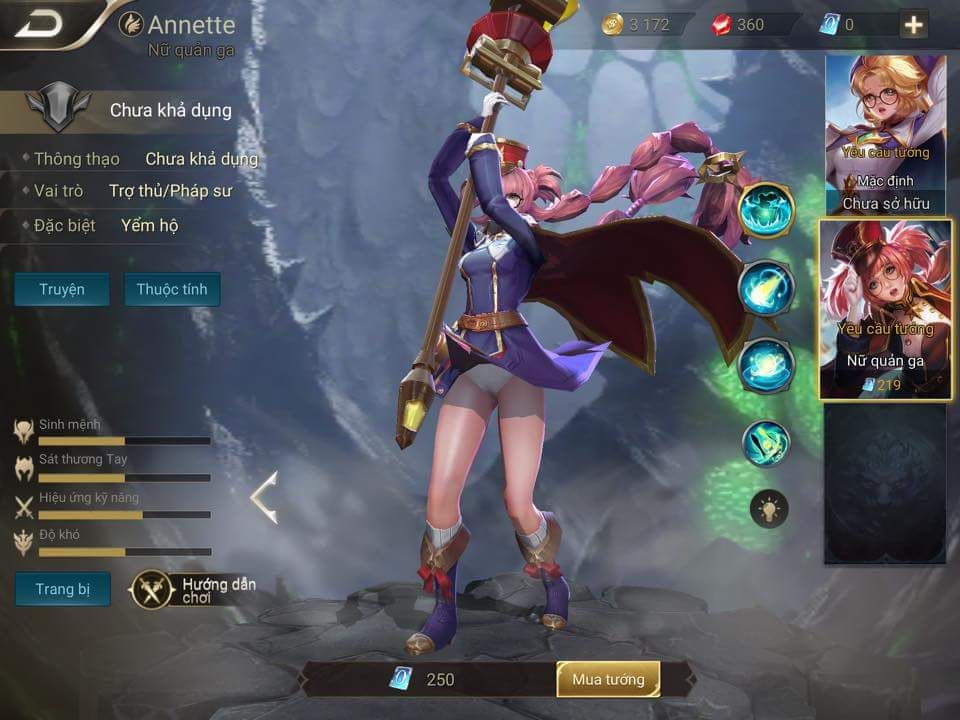View the gold-framed passive skill icon
The height and width of the screenshot is (720, 960).
767,210
